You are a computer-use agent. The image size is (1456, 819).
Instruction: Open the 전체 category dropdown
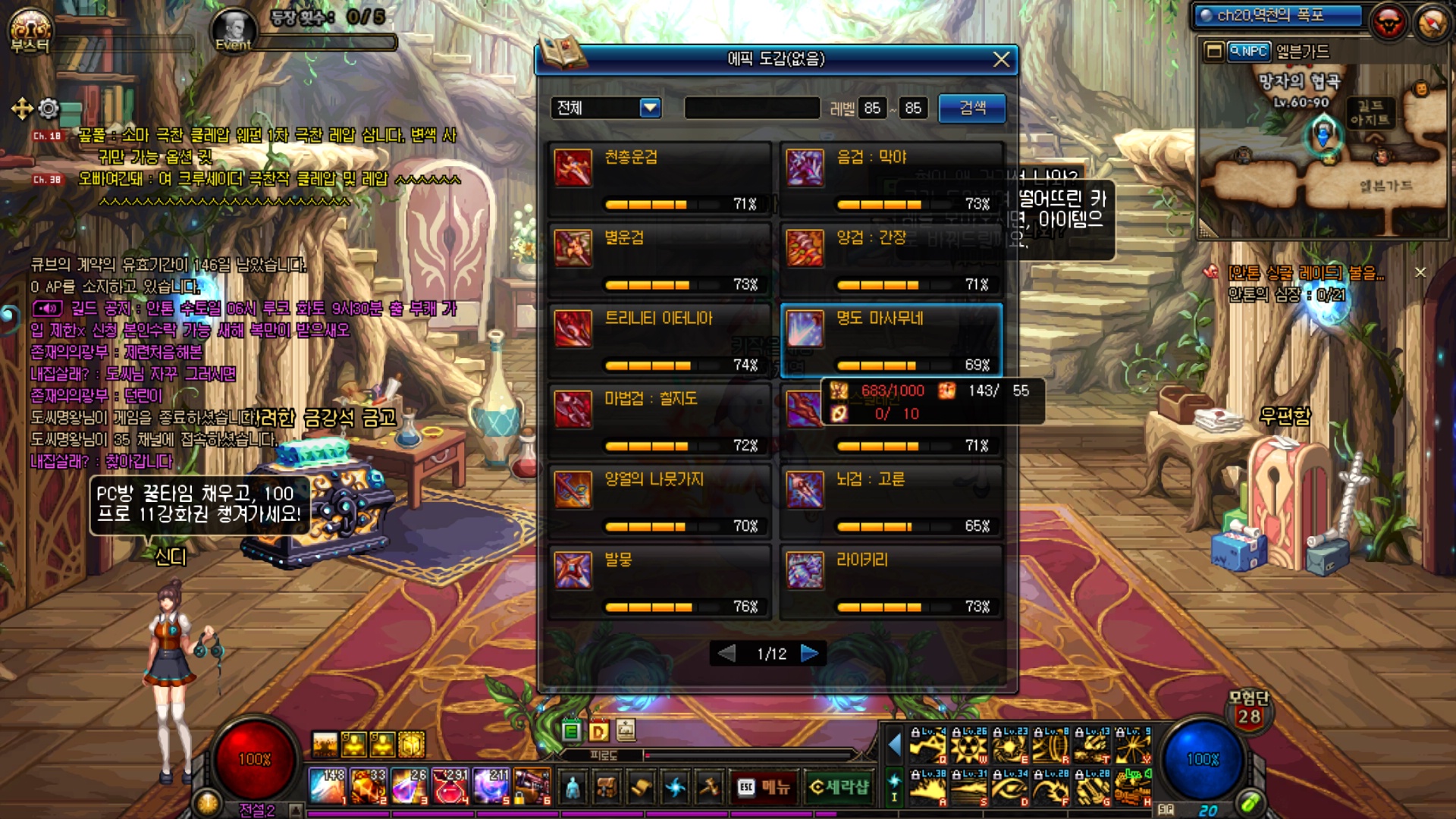[650, 108]
